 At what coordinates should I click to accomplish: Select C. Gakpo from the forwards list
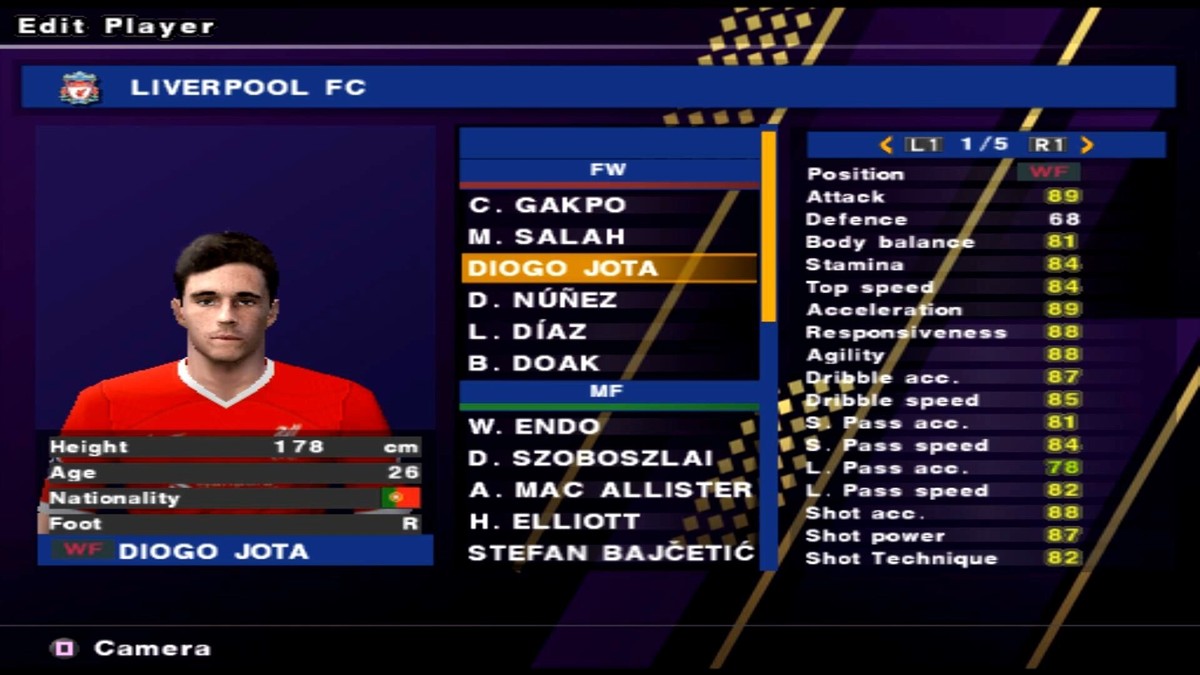pos(547,206)
